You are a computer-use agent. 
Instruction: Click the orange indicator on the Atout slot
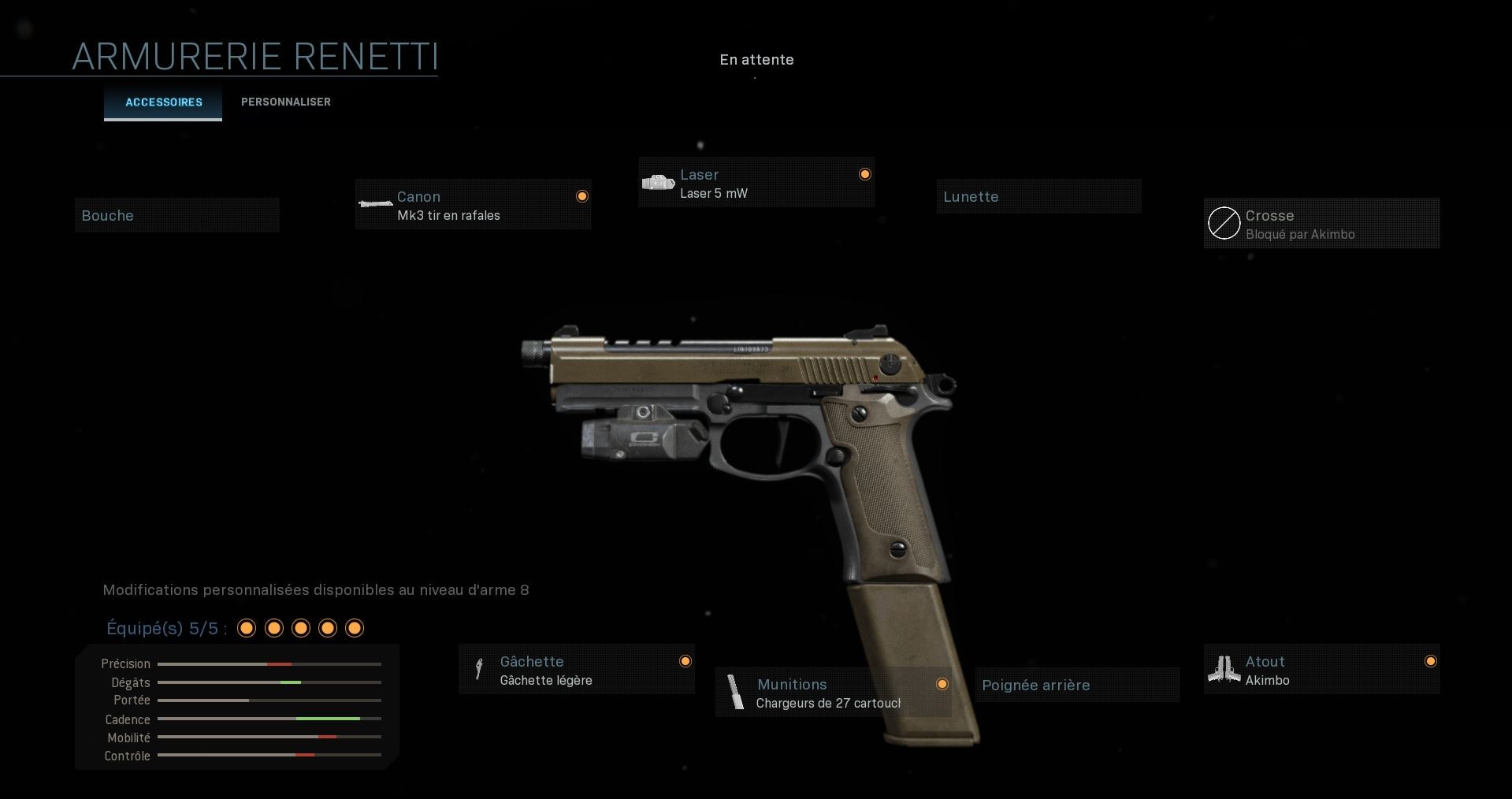(1431, 662)
